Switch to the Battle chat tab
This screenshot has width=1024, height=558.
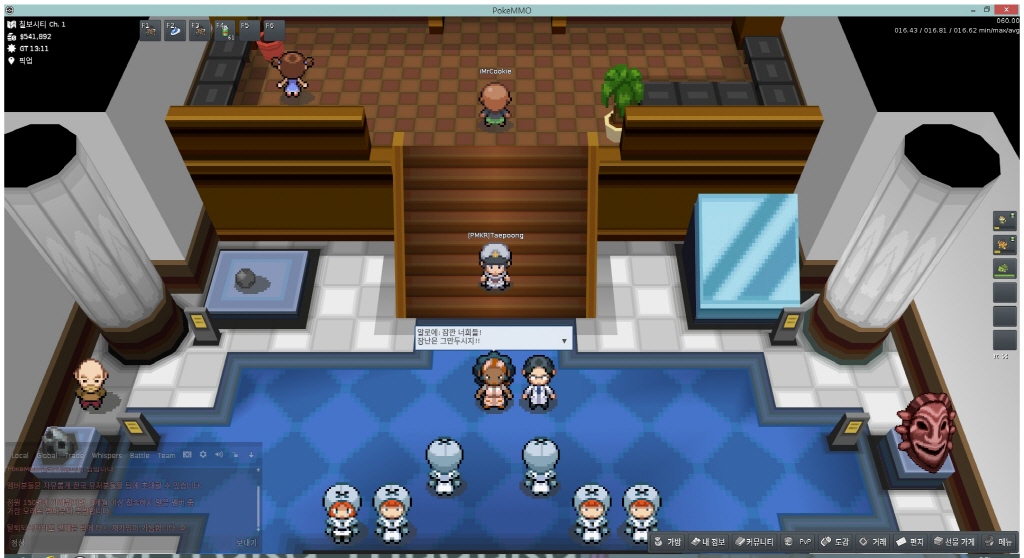point(139,456)
